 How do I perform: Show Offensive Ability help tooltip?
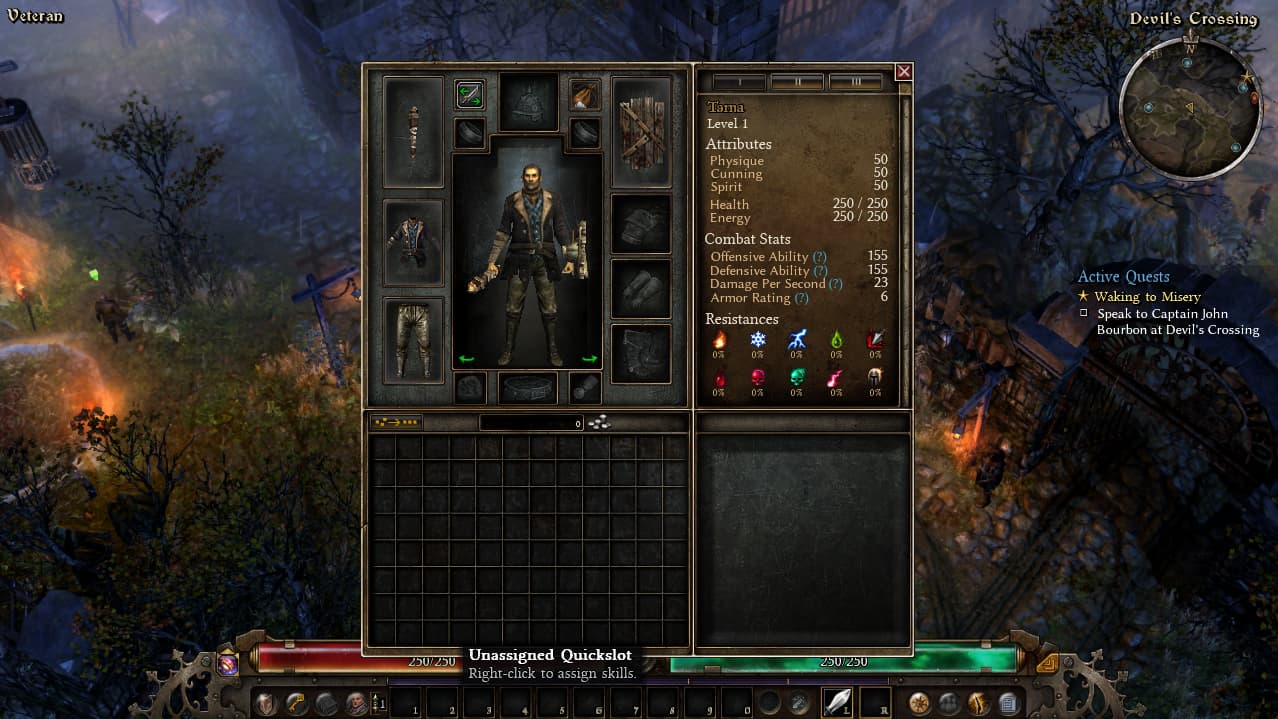820,257
